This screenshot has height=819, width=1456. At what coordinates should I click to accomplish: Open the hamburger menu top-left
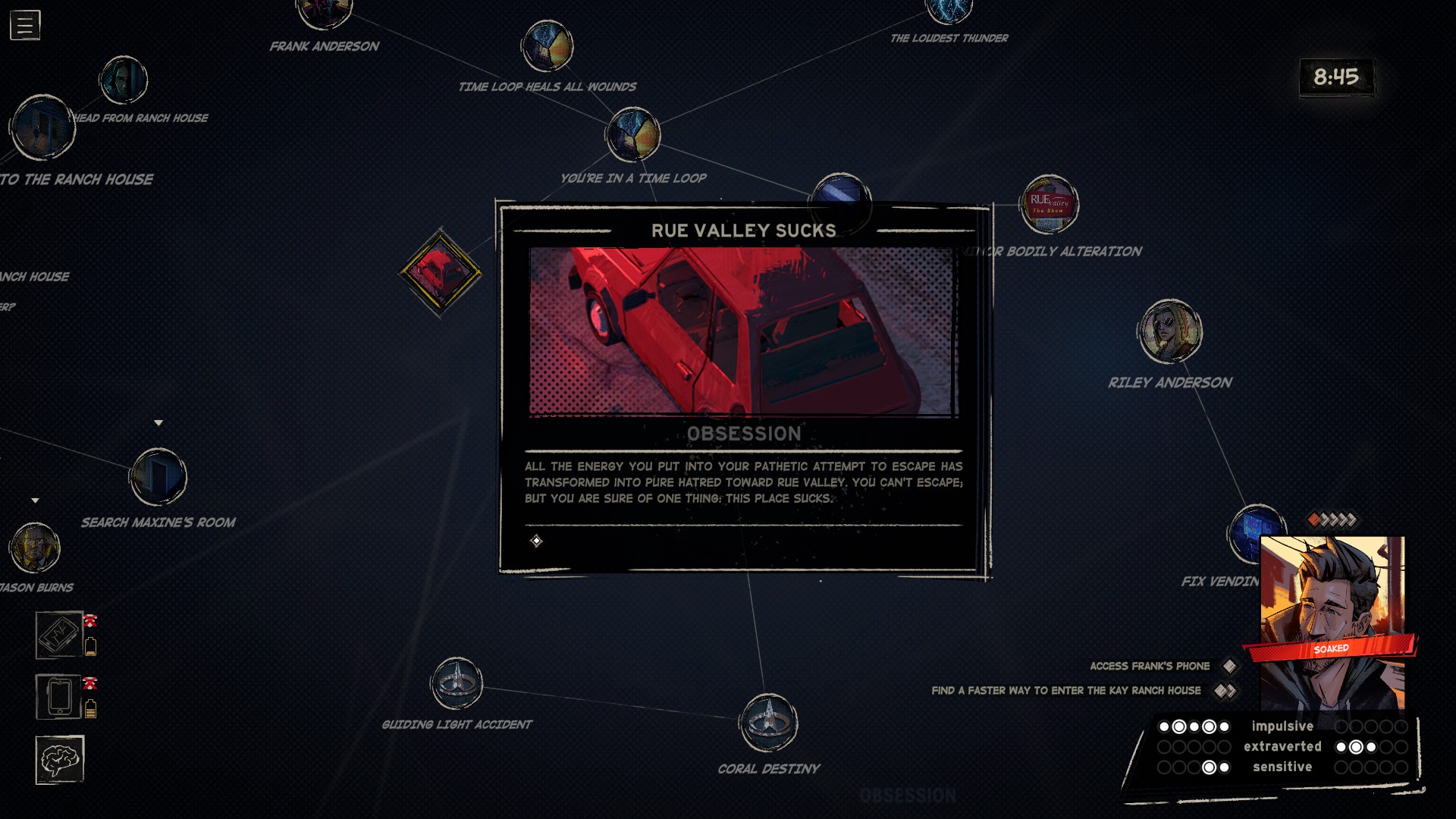(24, 24)
